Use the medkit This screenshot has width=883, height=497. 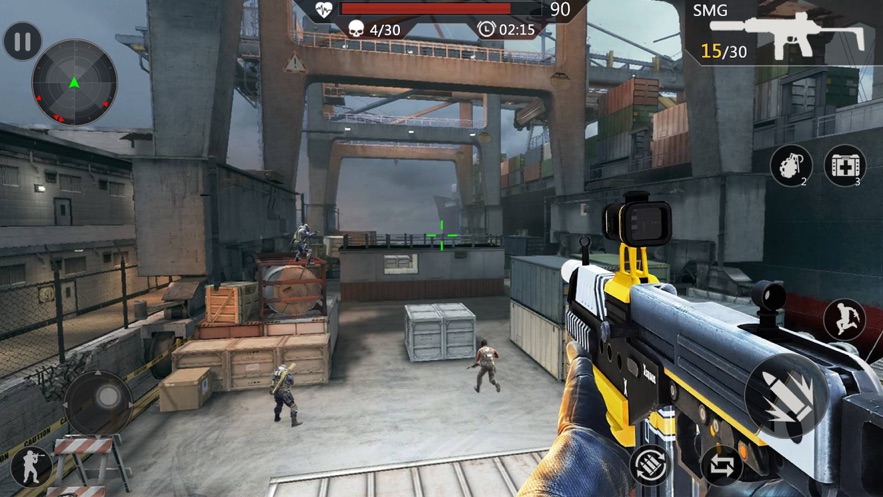click(844, 165)
